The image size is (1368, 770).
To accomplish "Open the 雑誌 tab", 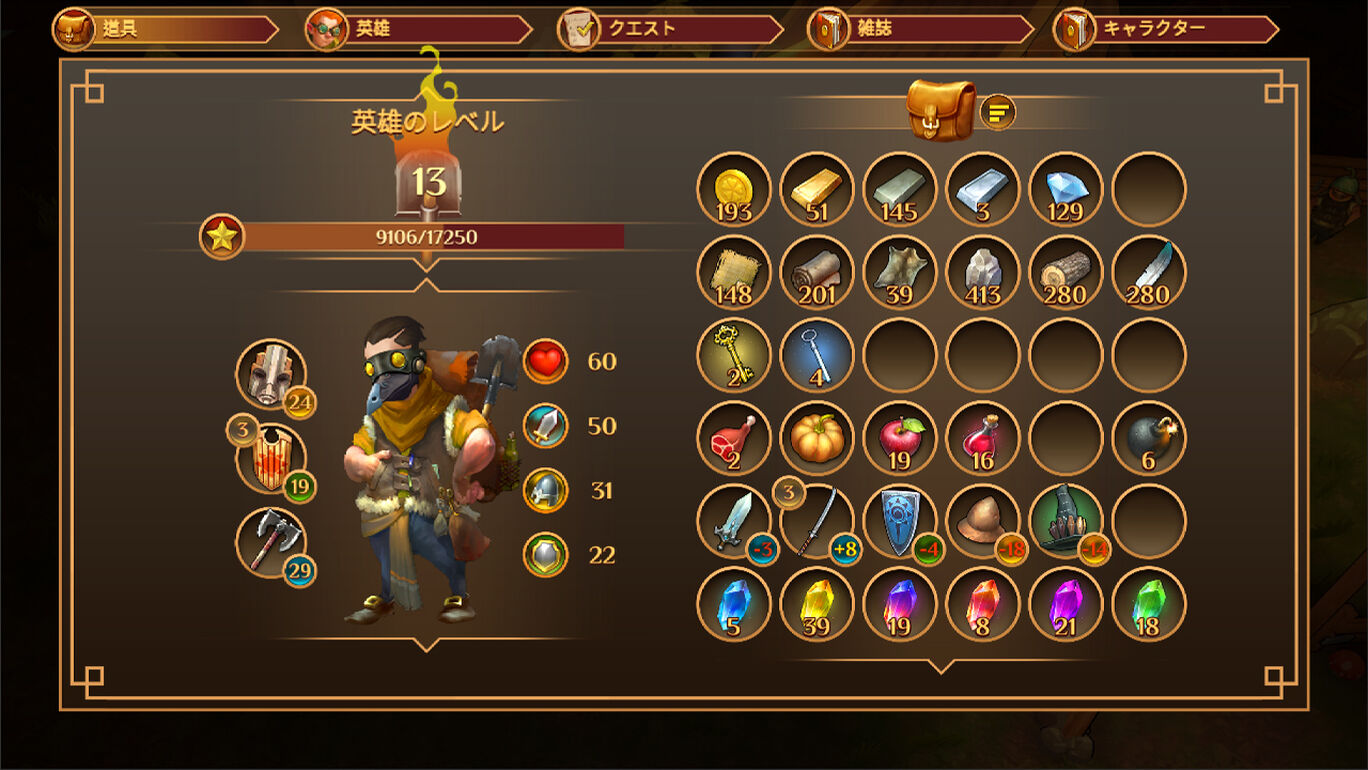I will (920, 29).
